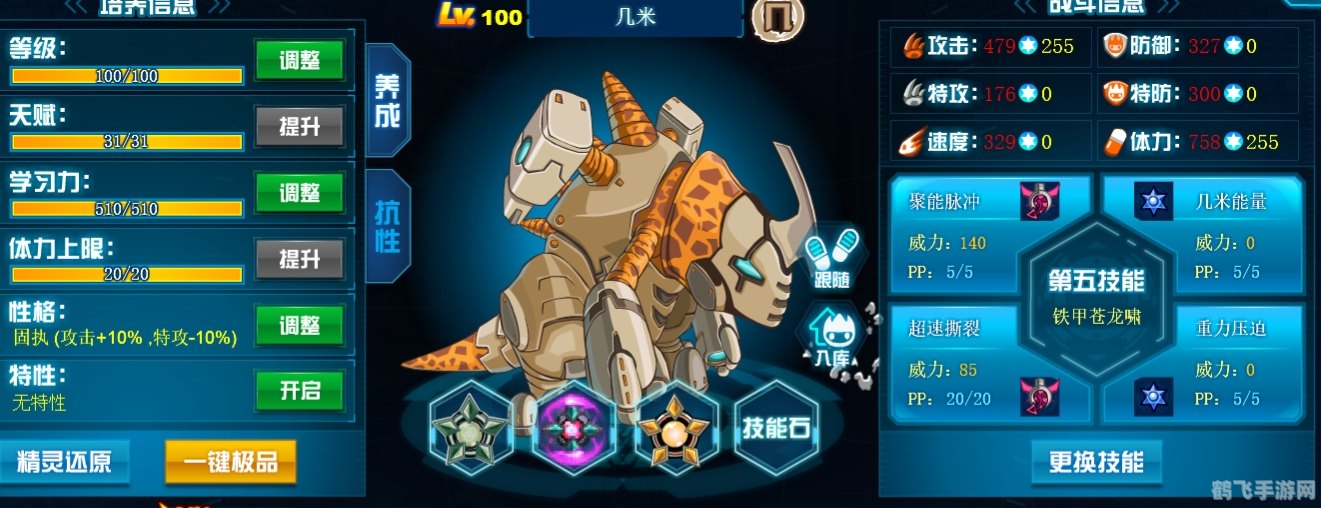Raise 体力上限 using its 提升 button

pos(299,258)
